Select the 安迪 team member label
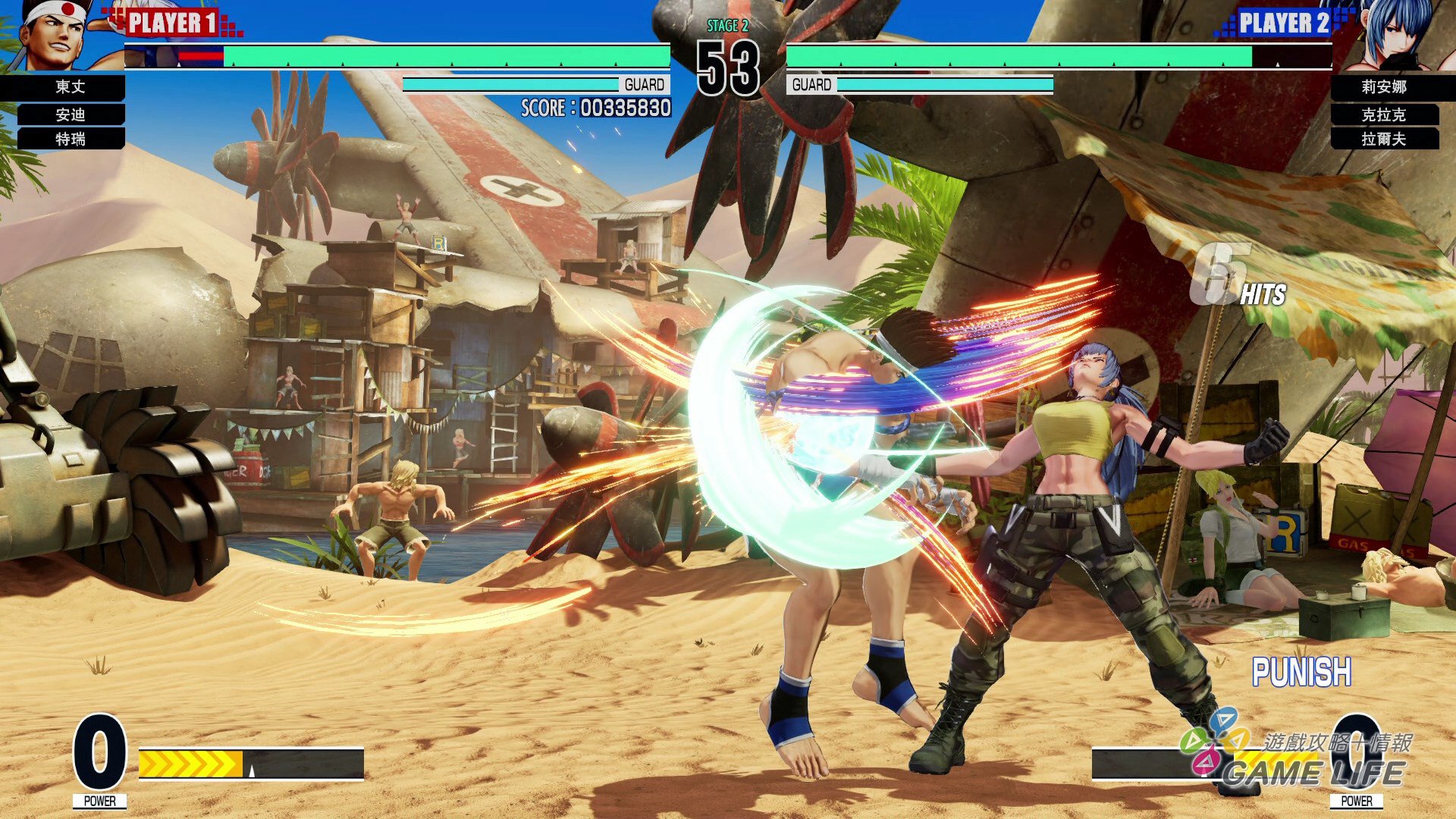Viewport: 1456px width, 819px height. tap(70, 115)
